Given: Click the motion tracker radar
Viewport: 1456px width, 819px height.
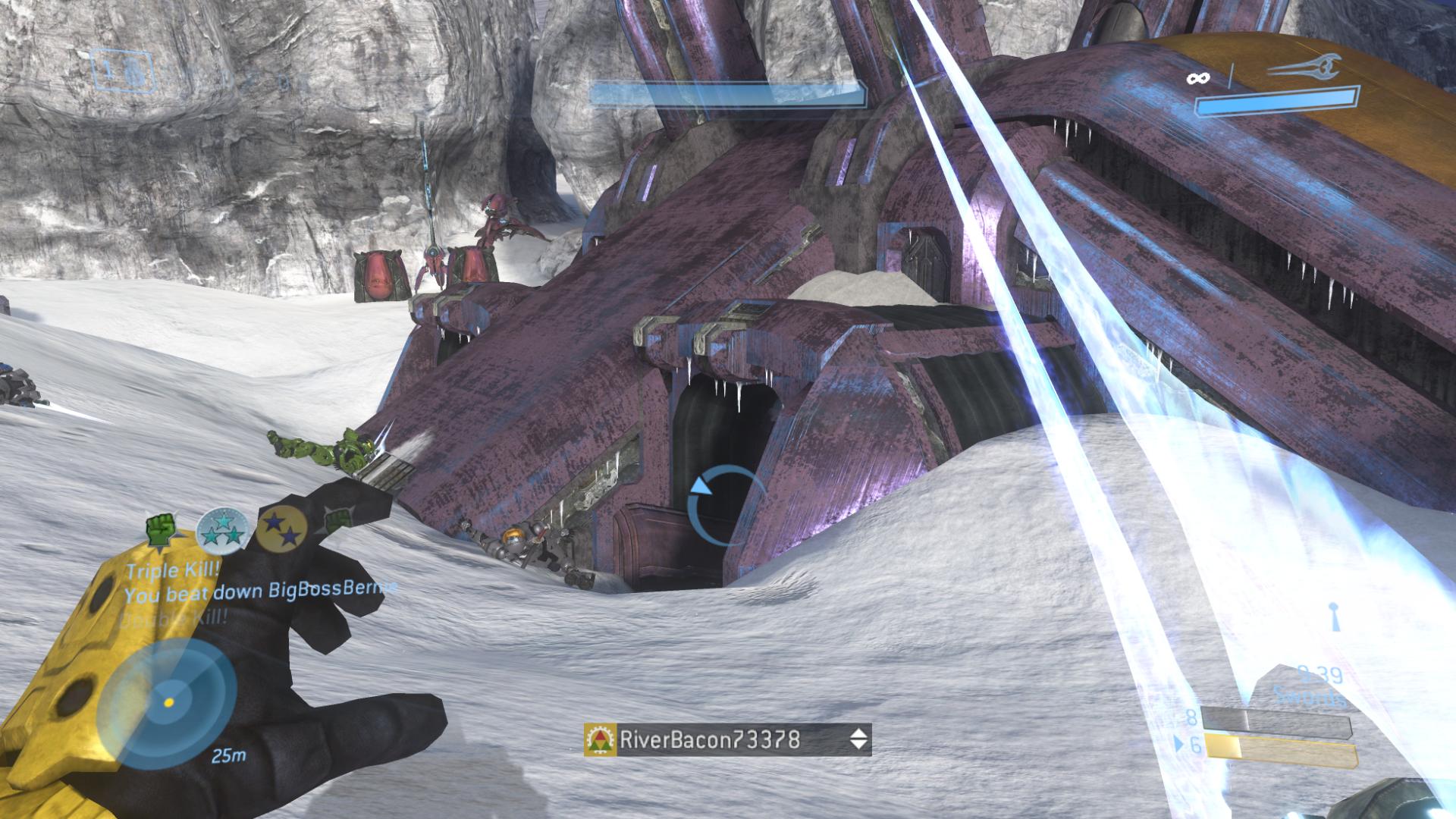Looking at the screenshot, I should coord(168,702).
